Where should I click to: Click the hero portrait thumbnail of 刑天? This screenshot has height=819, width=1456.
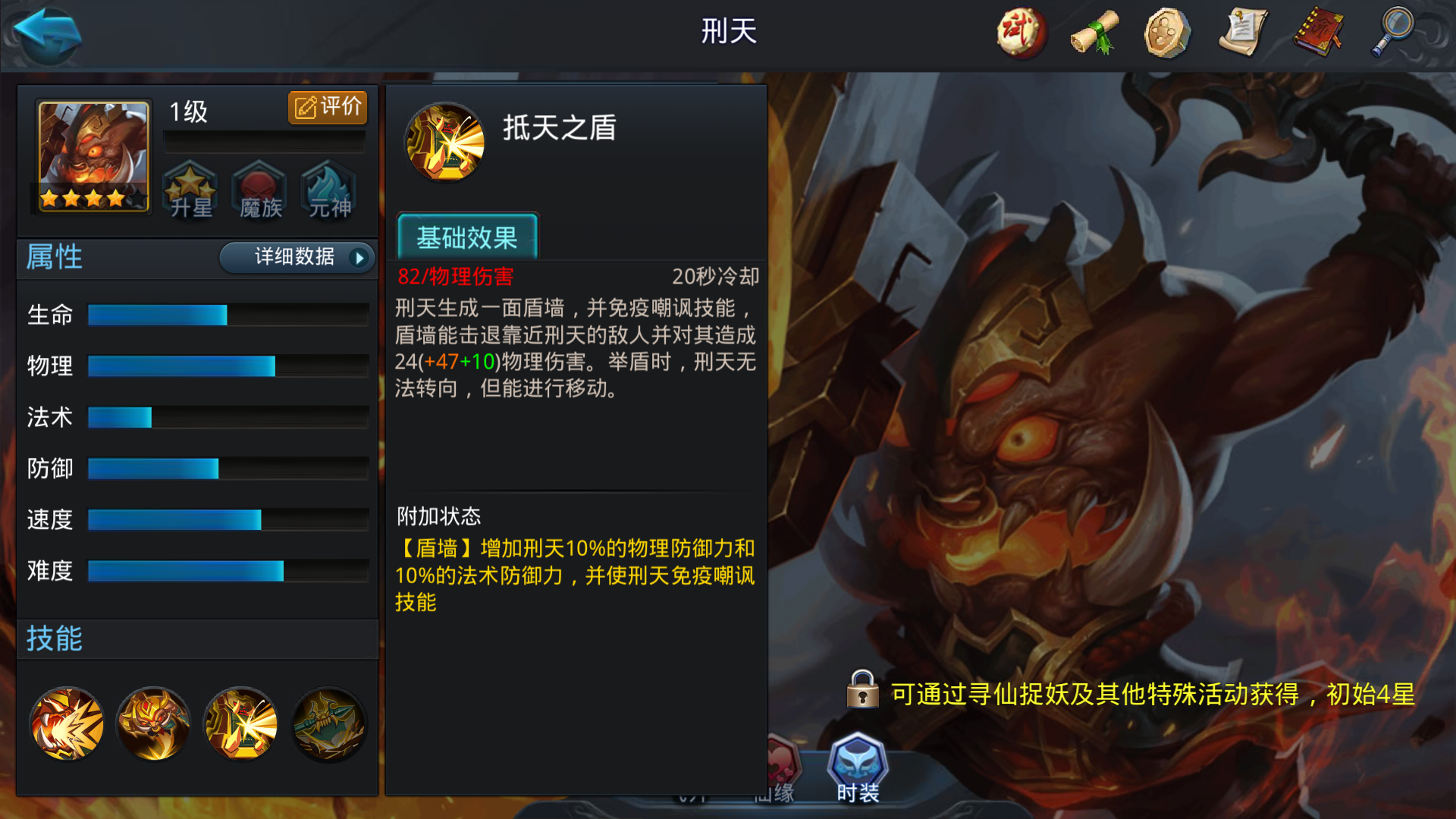(x=91, y=157)
